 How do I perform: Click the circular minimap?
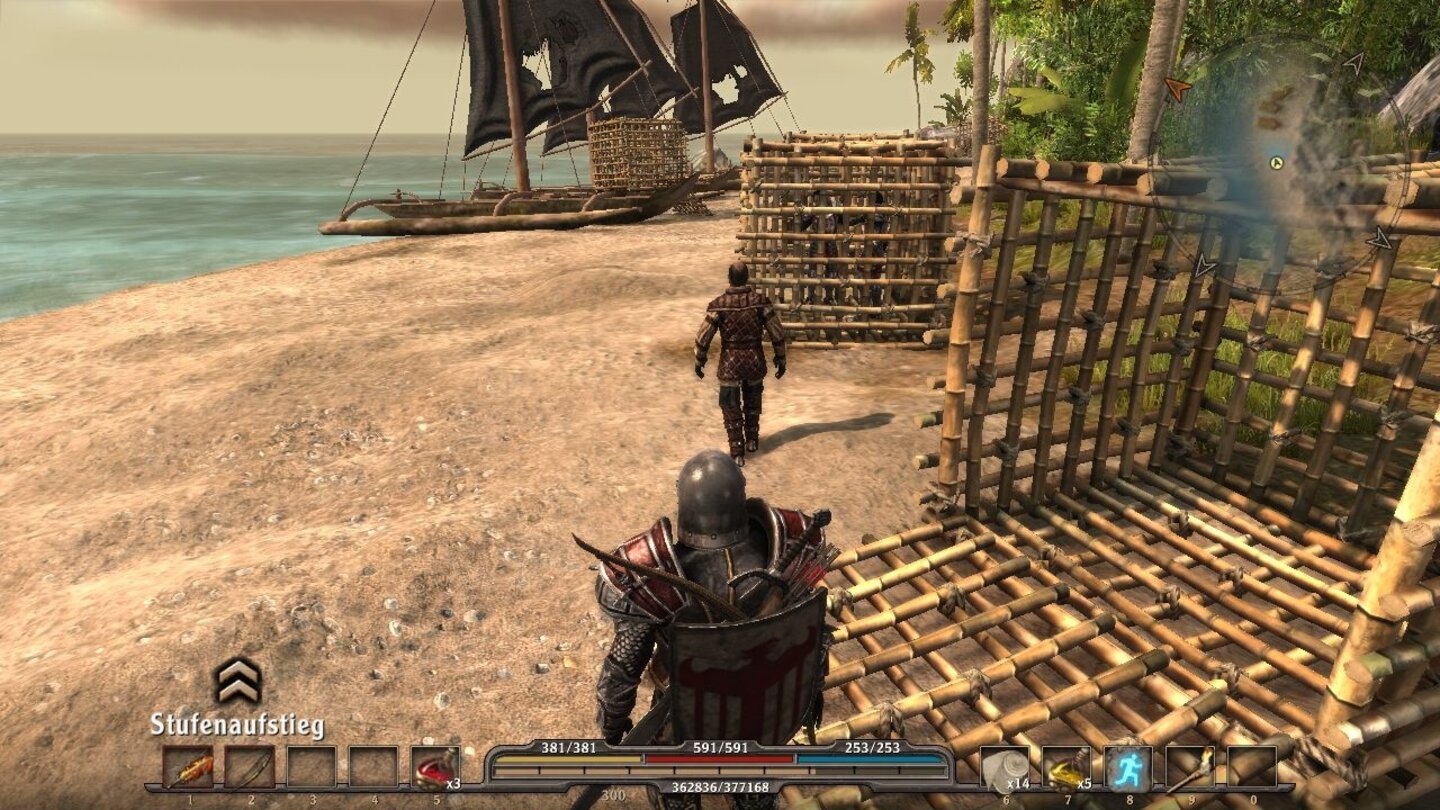pyautogui.click(x=1290, y=165)
